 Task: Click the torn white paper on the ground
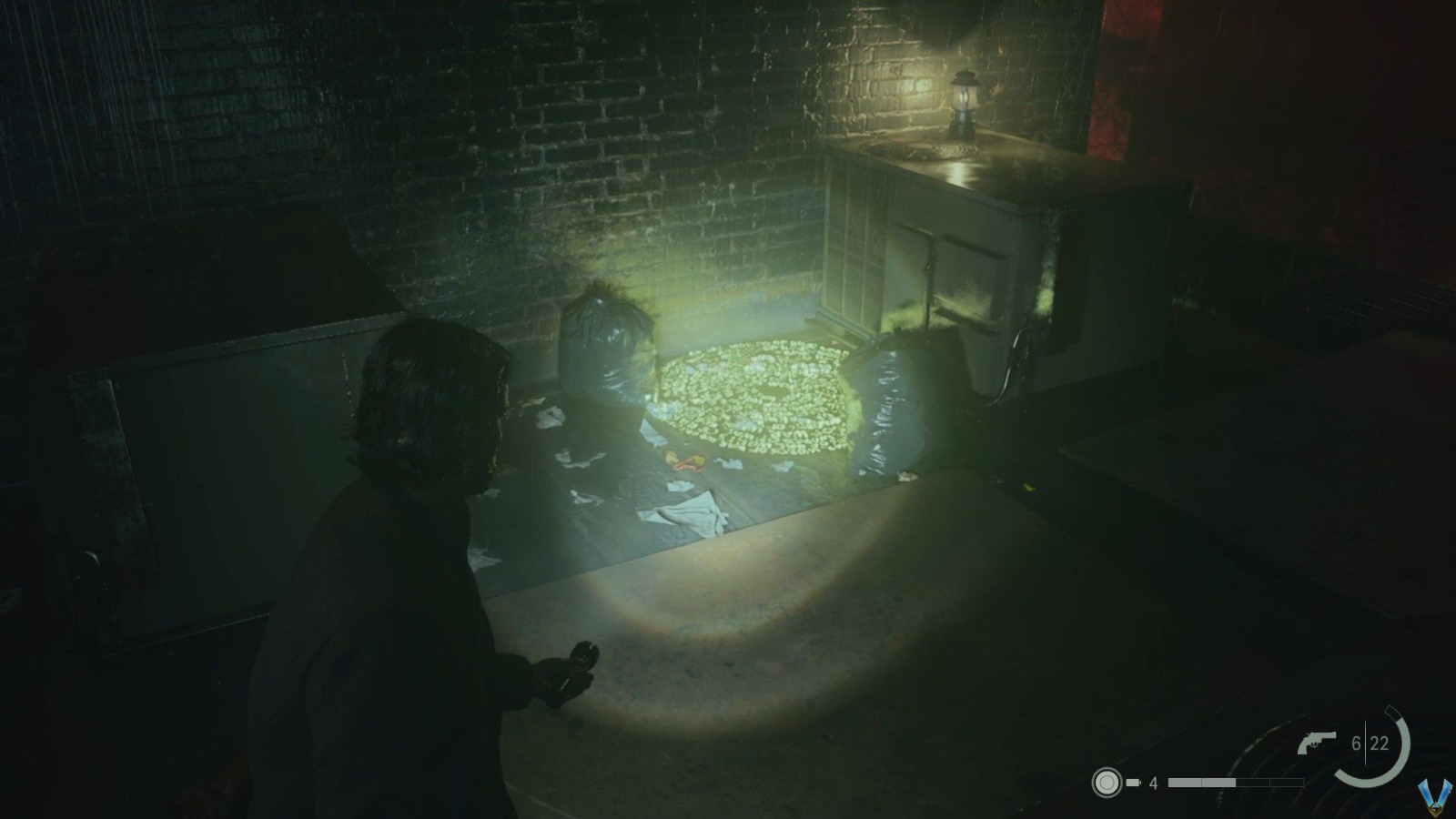(687, 514)
